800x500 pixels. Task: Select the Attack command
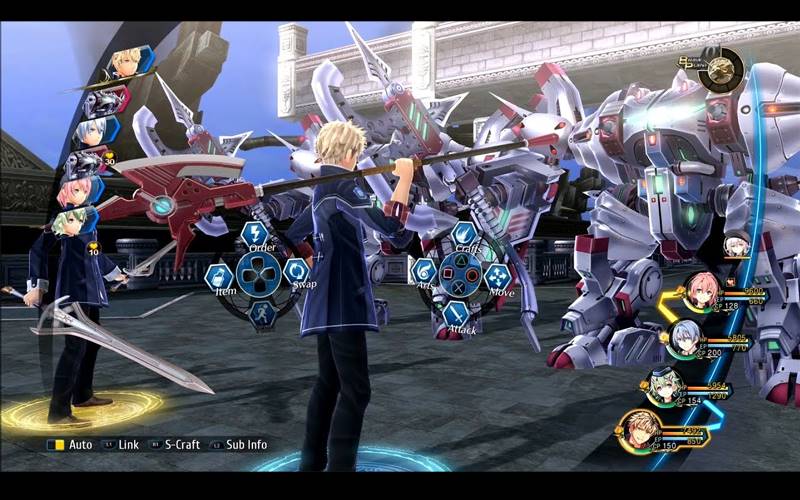point(457,313)
